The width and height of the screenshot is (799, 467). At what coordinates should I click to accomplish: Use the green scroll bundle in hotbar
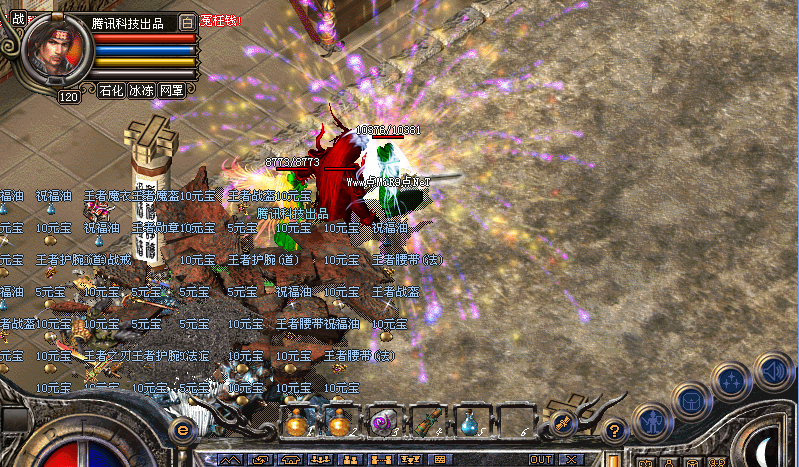[x=426, y=422]
